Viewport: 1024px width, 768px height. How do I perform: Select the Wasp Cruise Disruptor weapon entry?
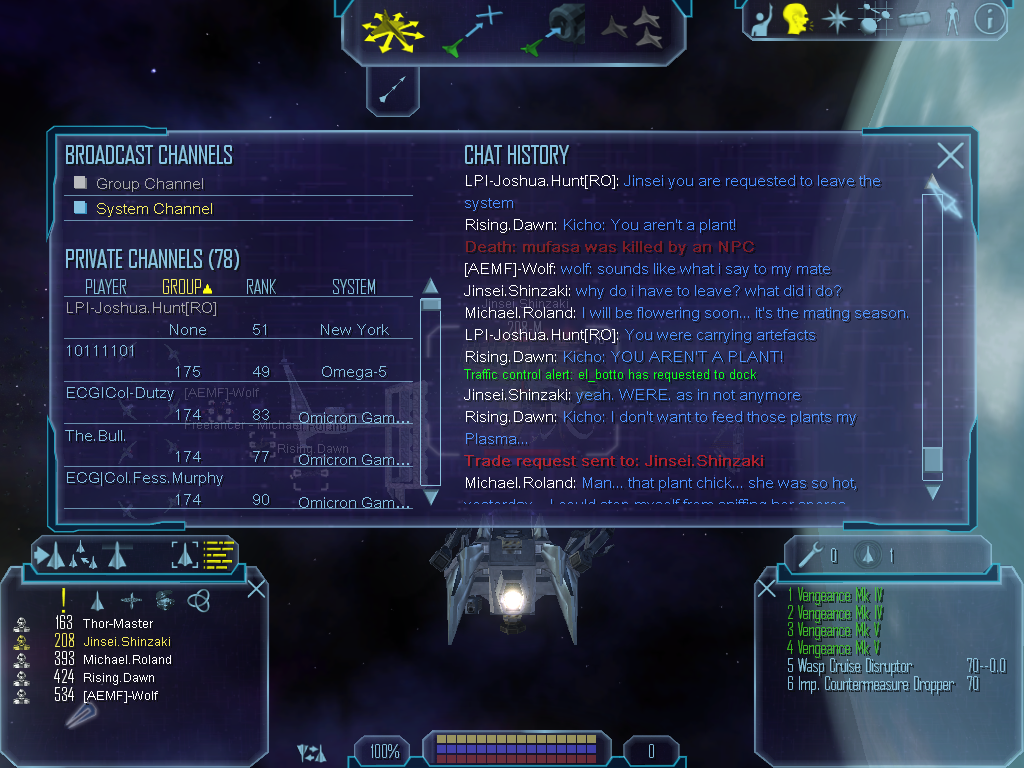click(x=855, y=667)
